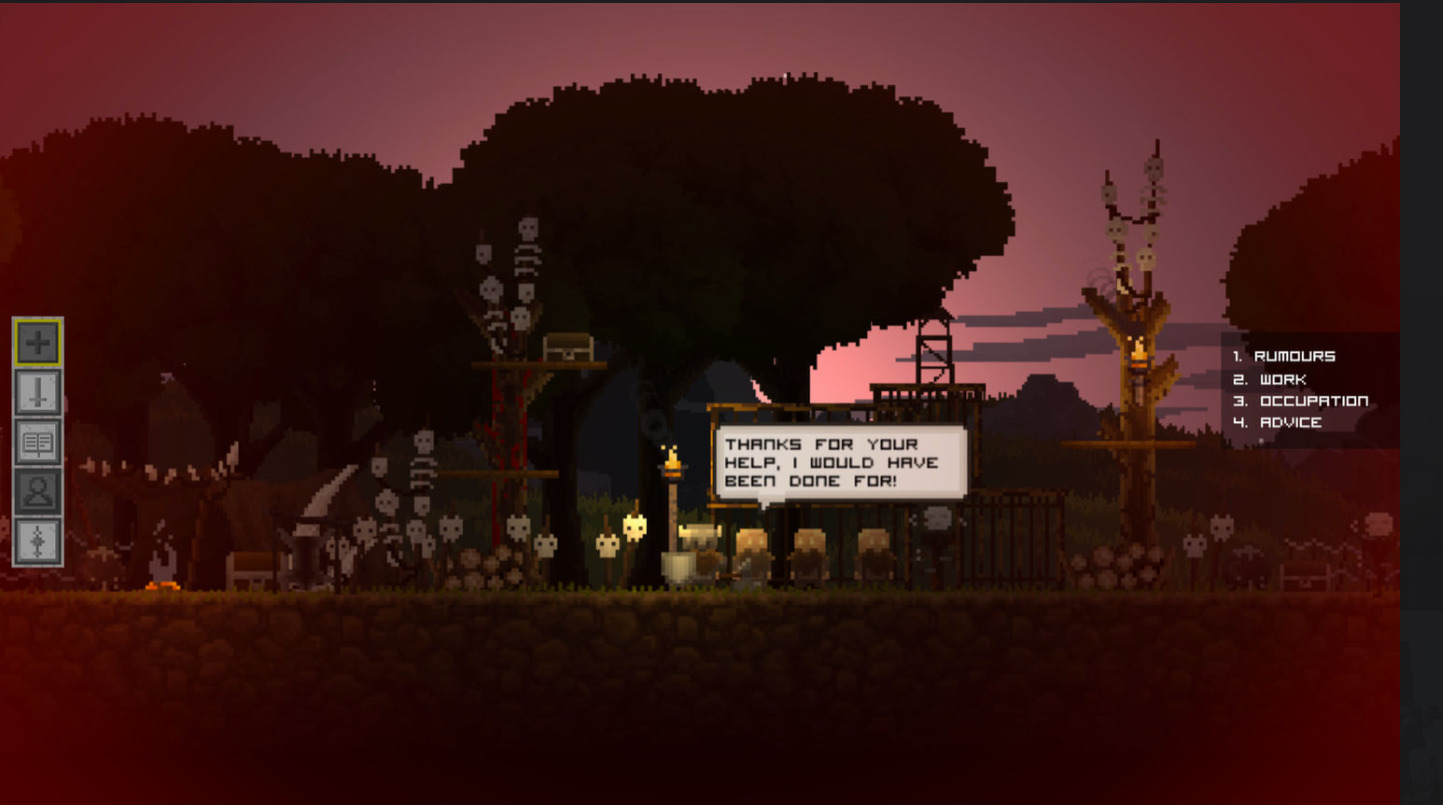
Task: Open the sword icon panel
Action: pos(38,392)
